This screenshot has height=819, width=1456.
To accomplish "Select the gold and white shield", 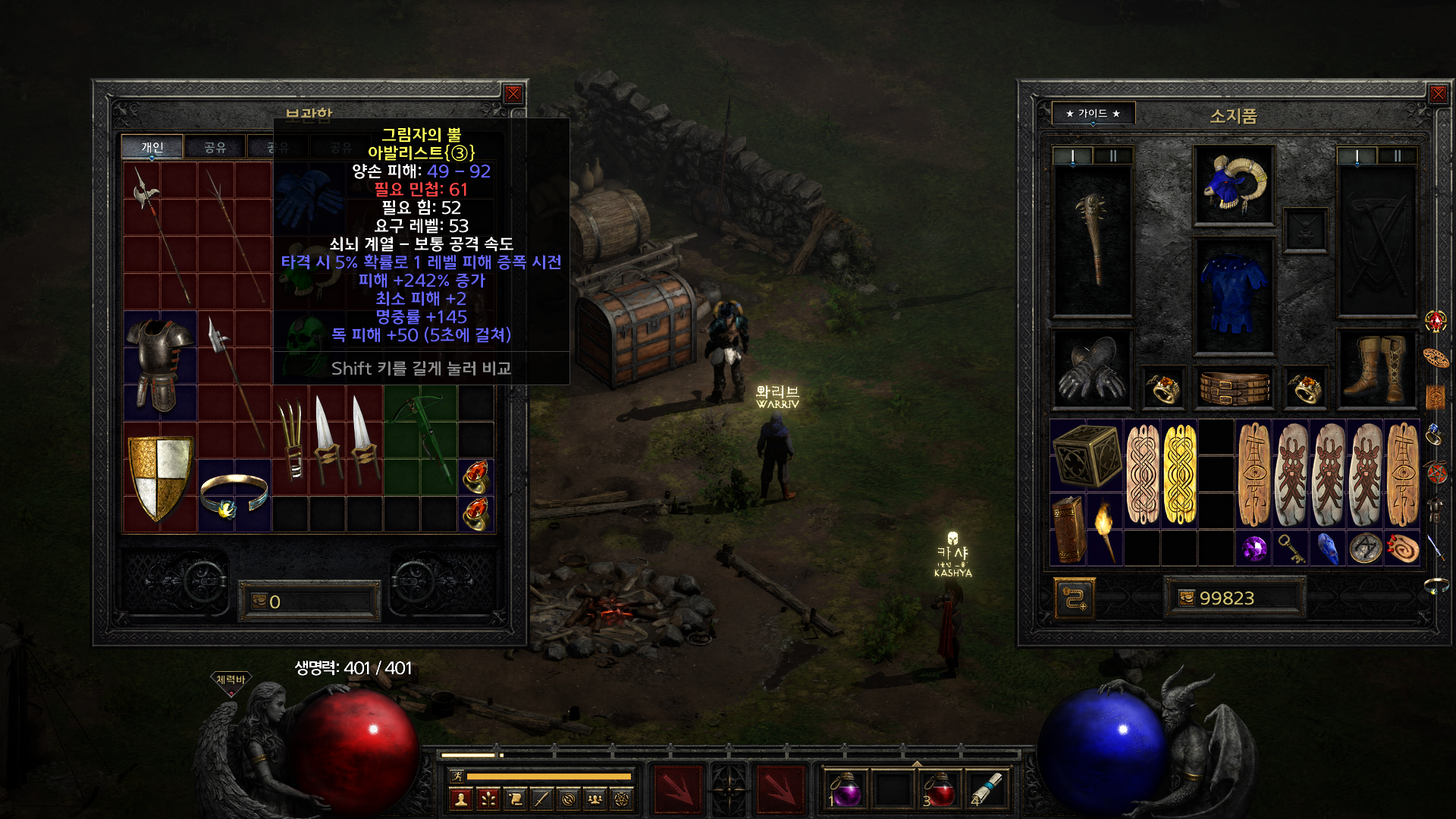I will pos(160,476).
